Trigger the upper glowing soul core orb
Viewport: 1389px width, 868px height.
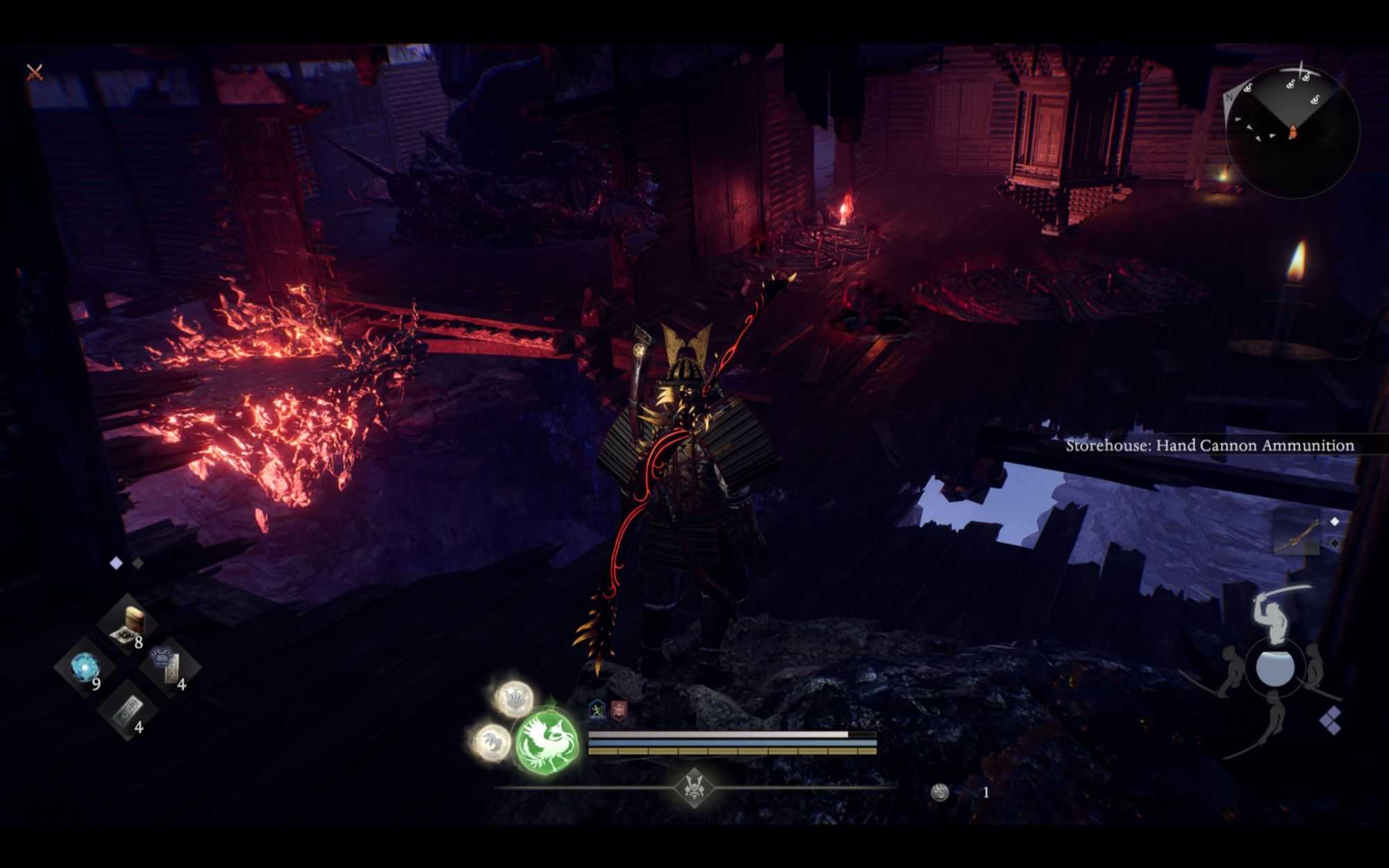click(515, 698)
